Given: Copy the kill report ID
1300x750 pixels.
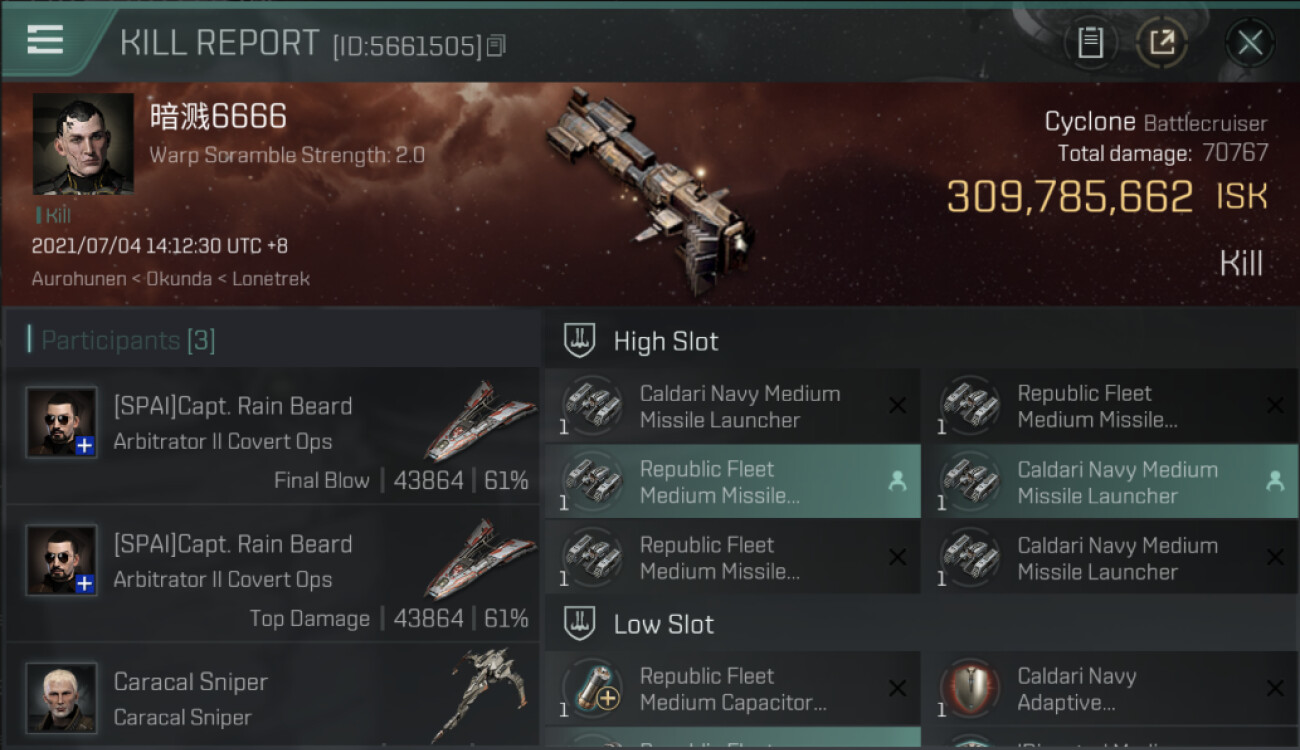Looking at the screenshot, I should [497, 45].
